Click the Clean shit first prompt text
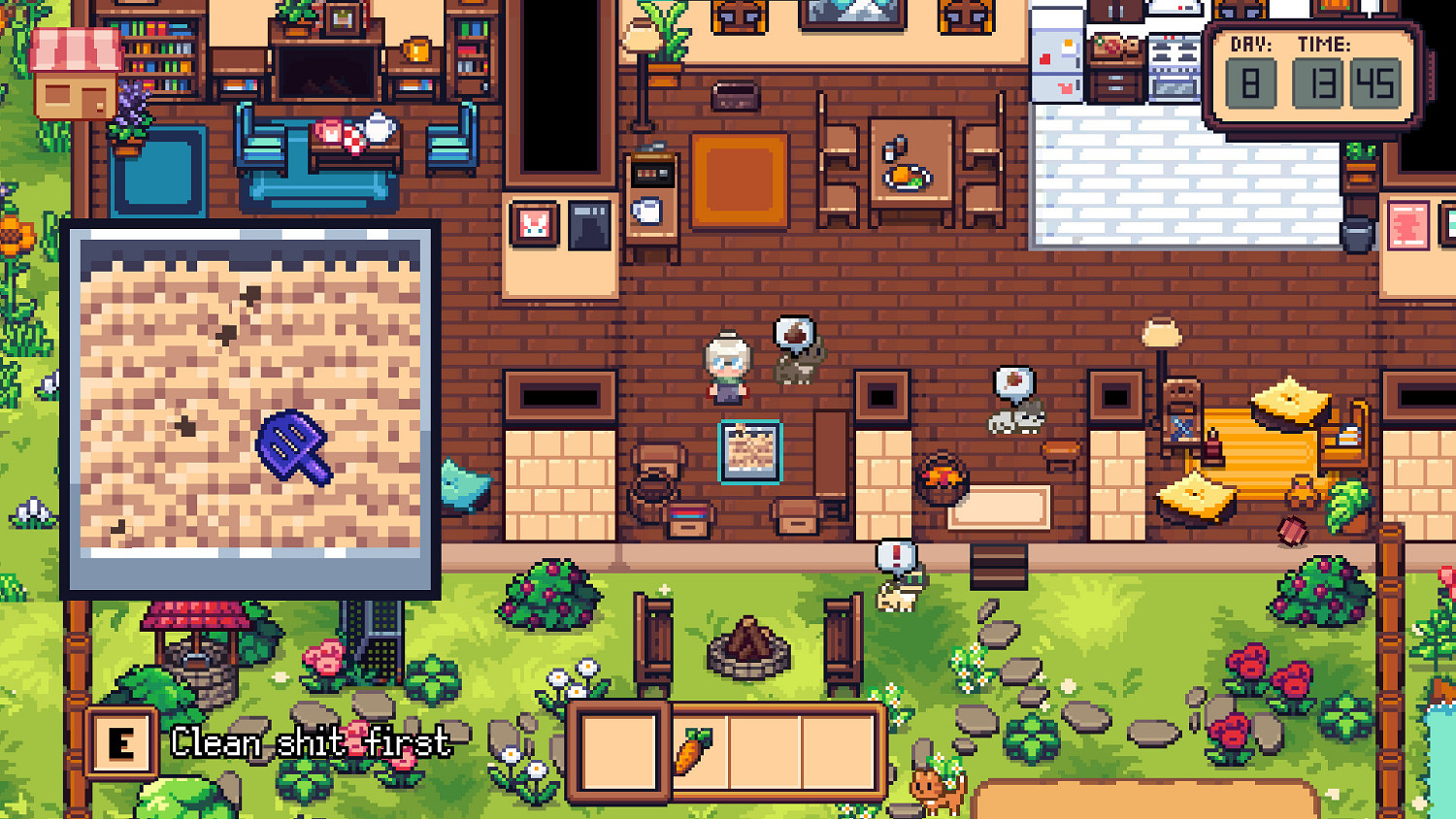The image size is (1456, 819). (311, 743)
